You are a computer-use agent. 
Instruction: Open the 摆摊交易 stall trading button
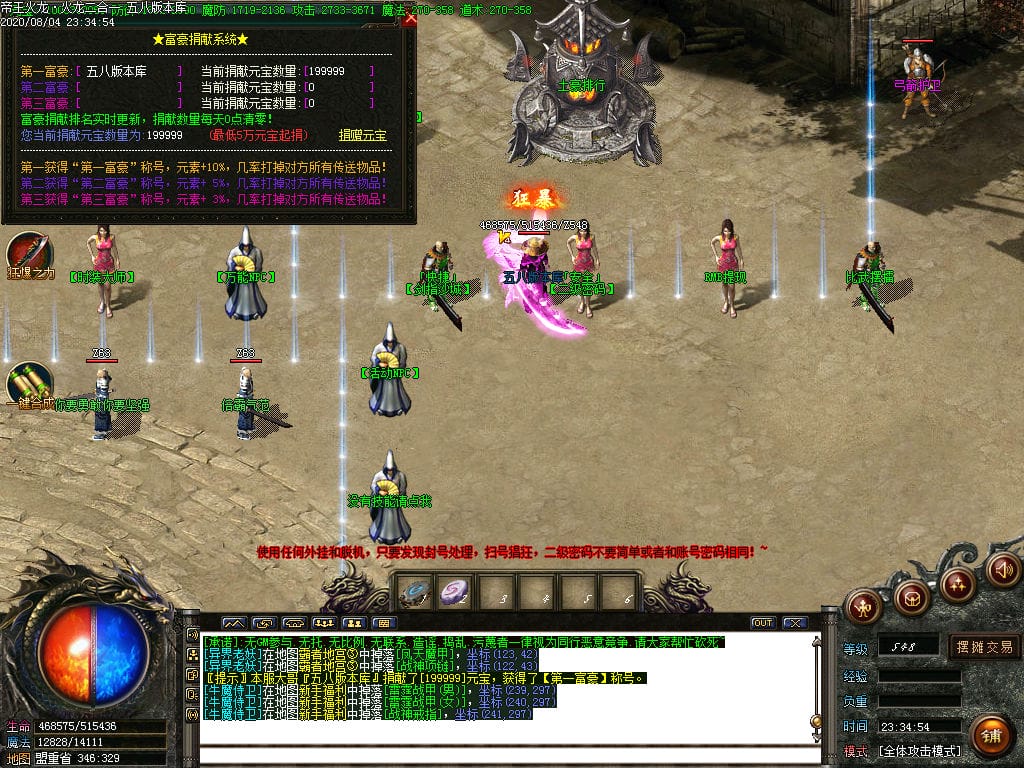984,646
